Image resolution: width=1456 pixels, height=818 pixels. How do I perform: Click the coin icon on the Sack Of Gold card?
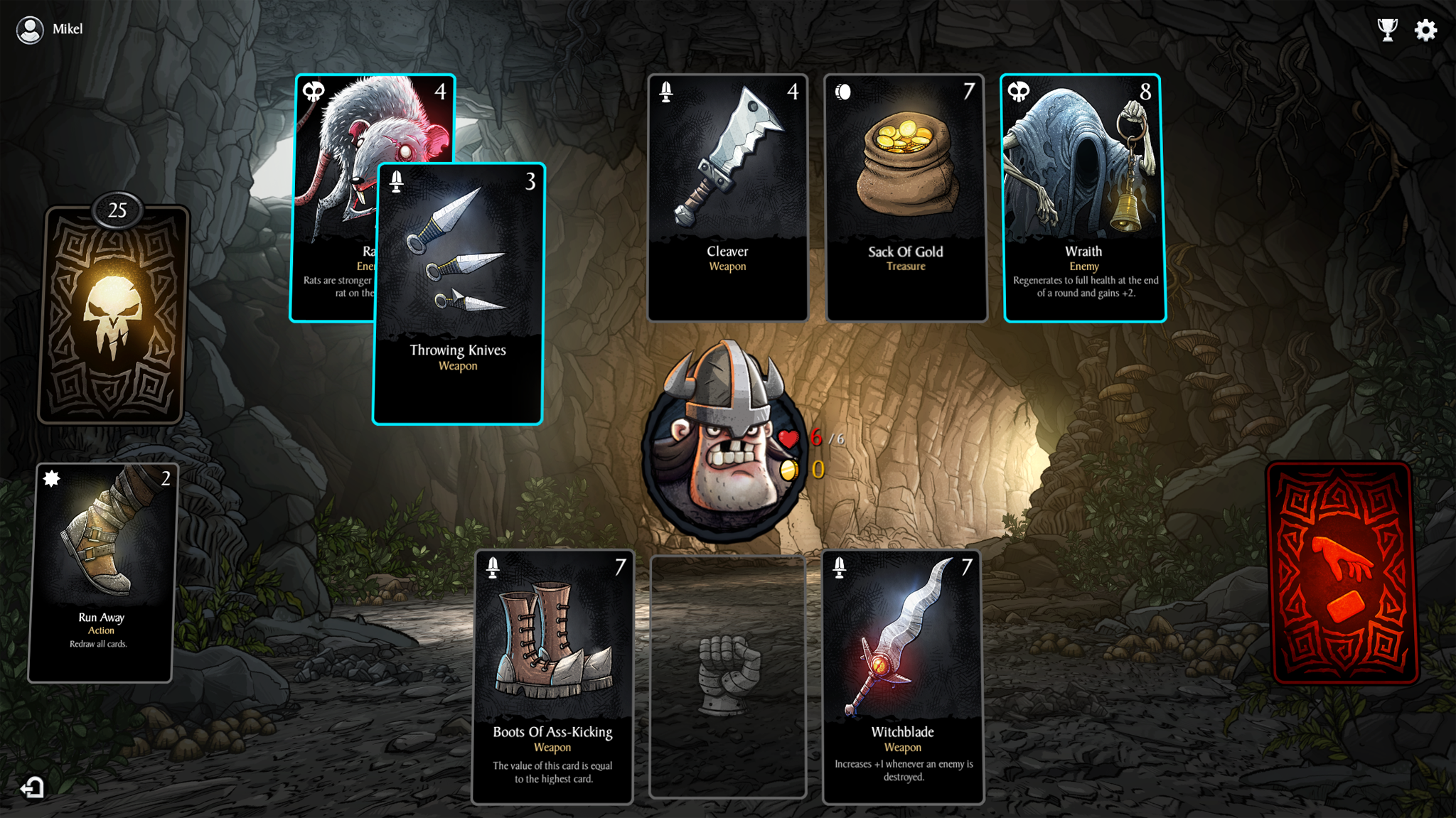click(842, 91)
